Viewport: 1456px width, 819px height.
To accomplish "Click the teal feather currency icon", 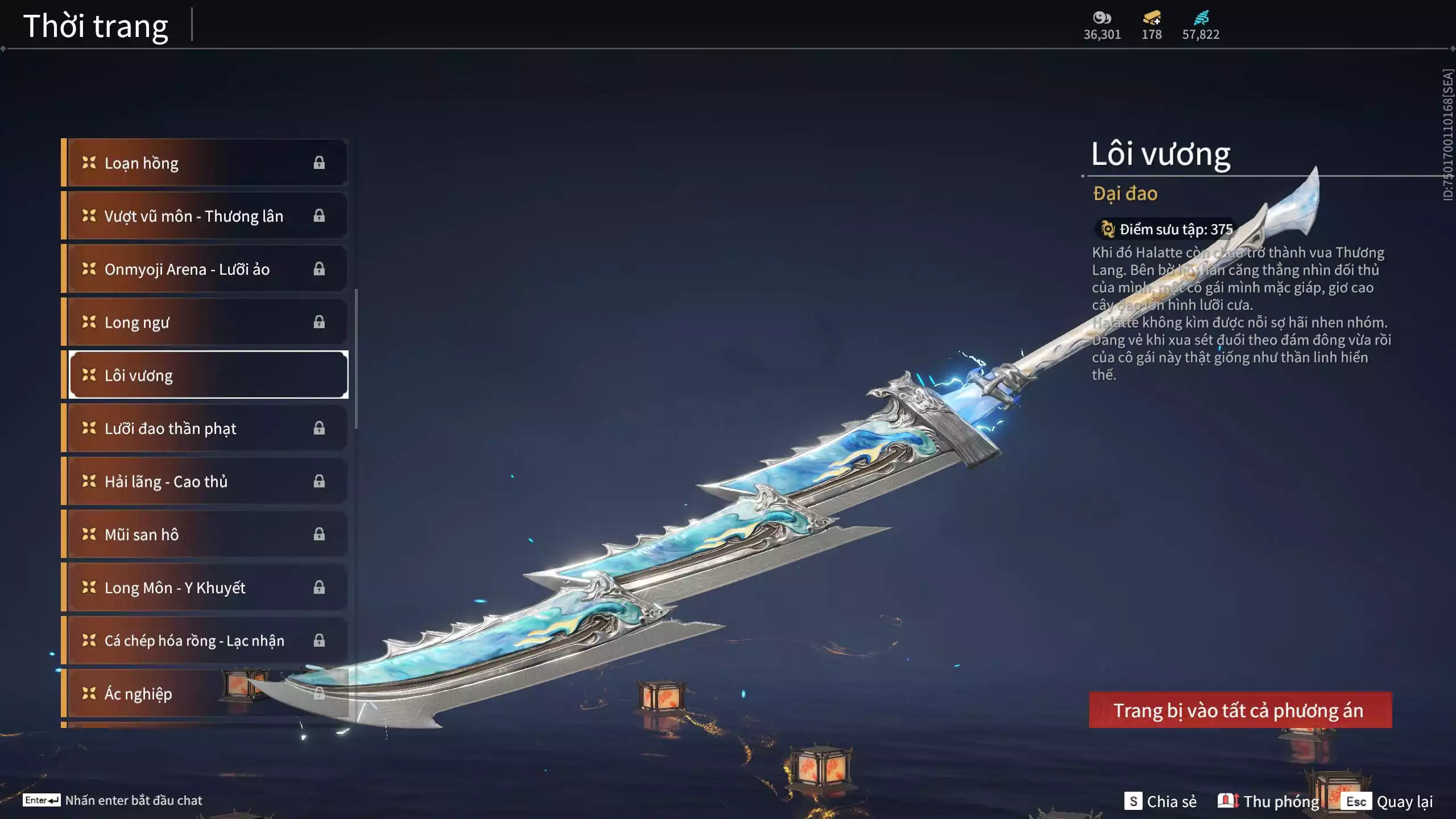I will tap(1201, 18).
